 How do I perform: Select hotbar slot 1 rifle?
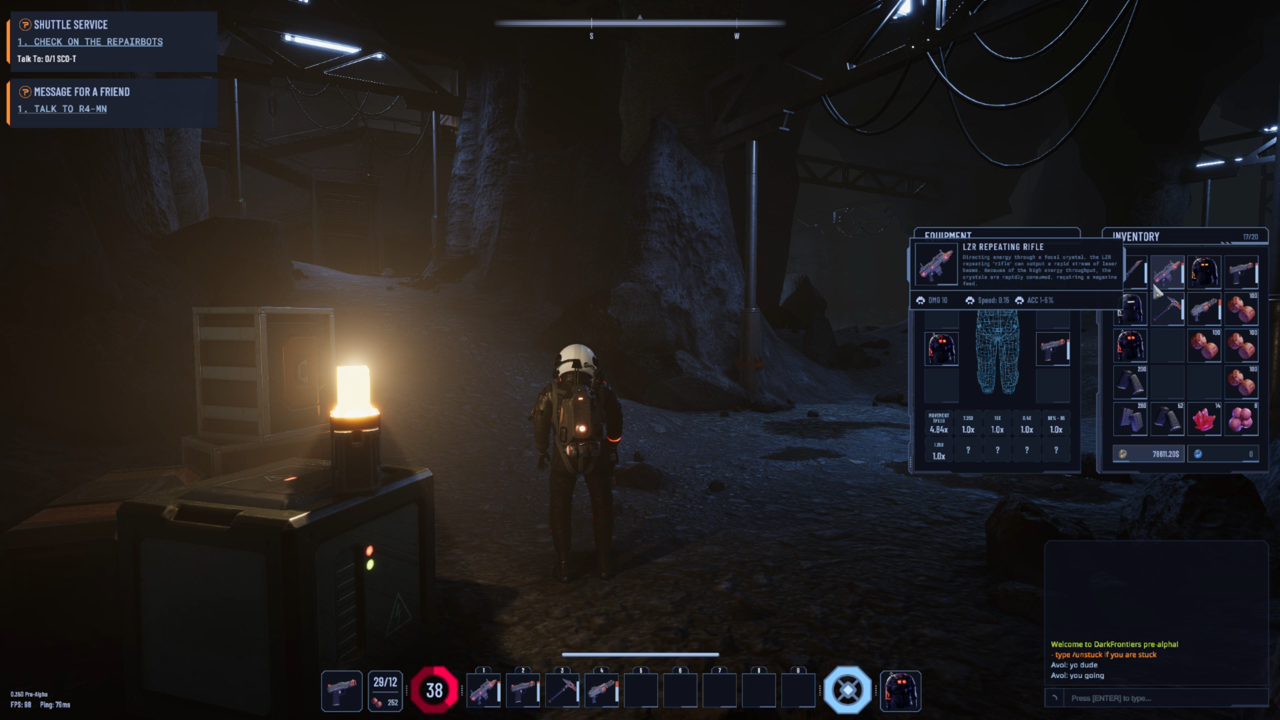coord(484,691)
